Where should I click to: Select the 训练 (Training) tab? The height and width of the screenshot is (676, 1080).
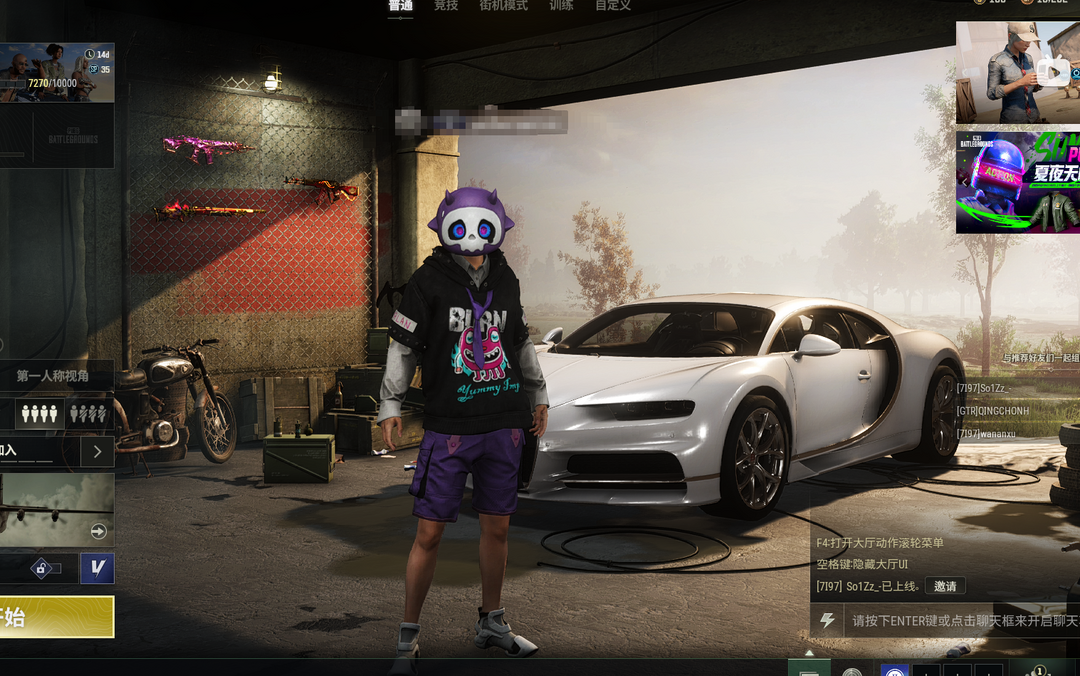tap(561, 6)
